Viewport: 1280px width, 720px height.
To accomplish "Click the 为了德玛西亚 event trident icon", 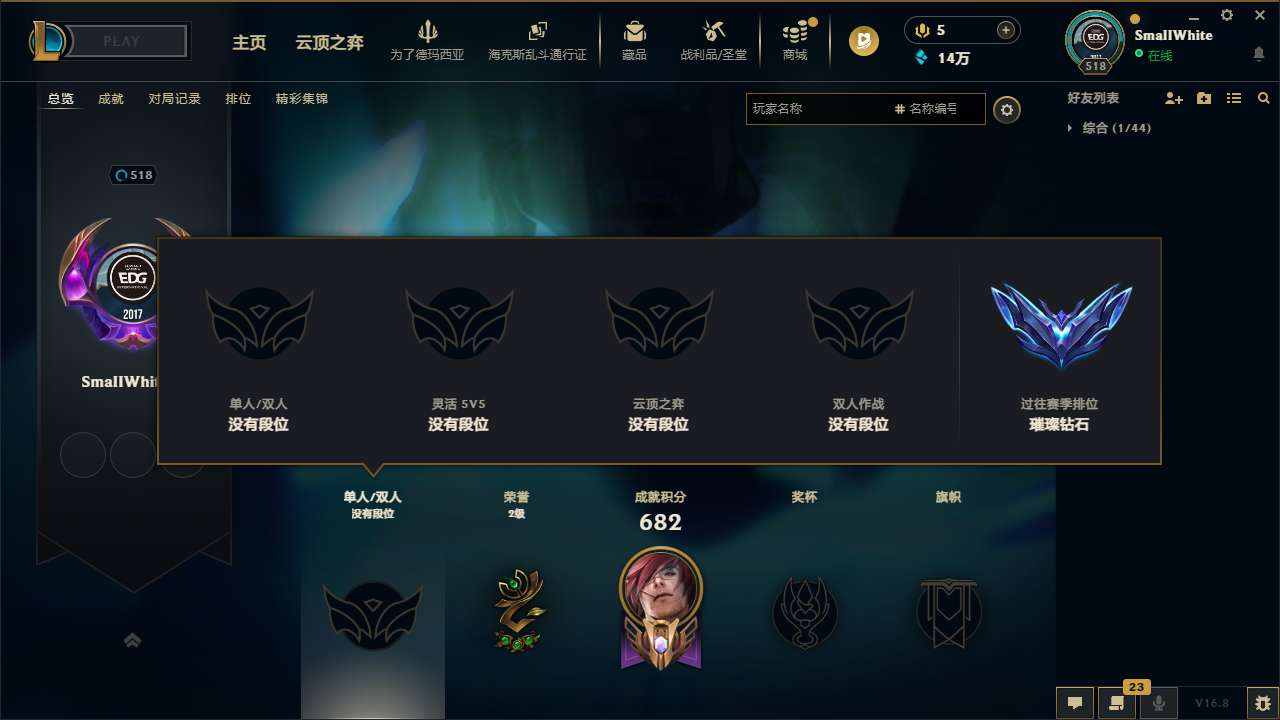I will click(428, 33).
